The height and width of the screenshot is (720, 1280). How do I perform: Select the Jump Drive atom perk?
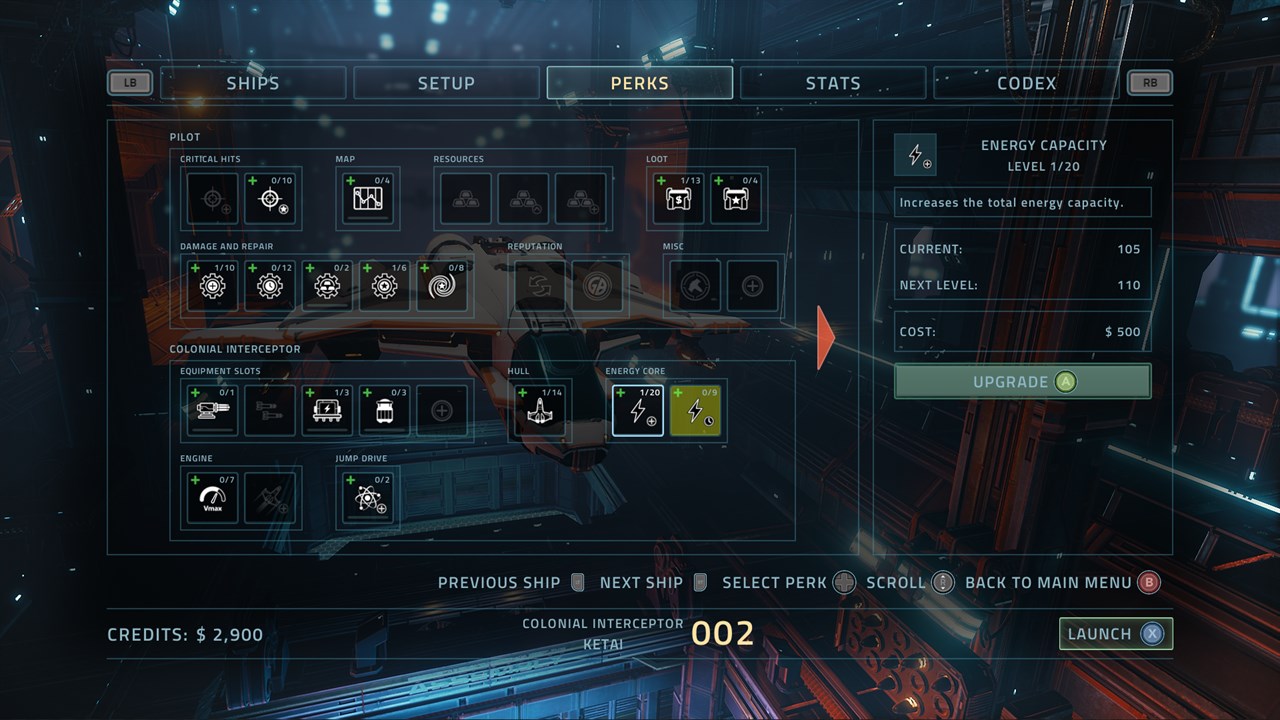click(369, 497)
